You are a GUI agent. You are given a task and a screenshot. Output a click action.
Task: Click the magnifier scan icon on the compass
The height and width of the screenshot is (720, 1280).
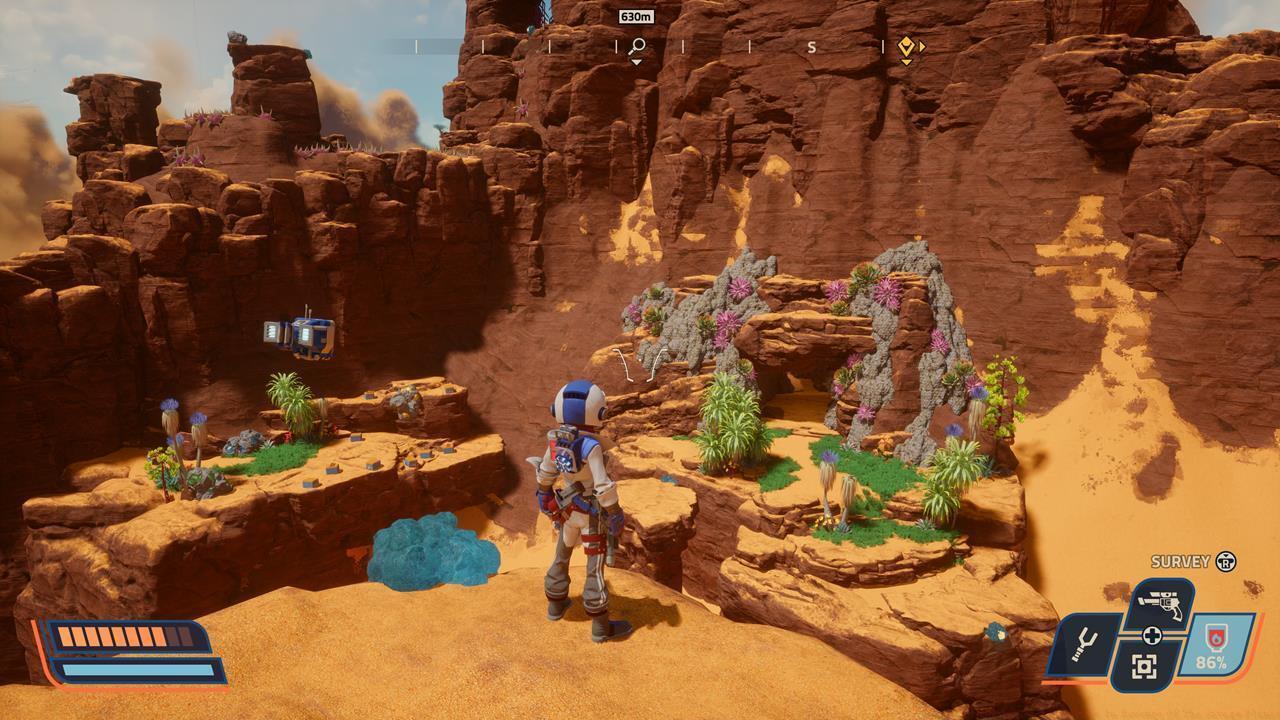tap(636, 45)
